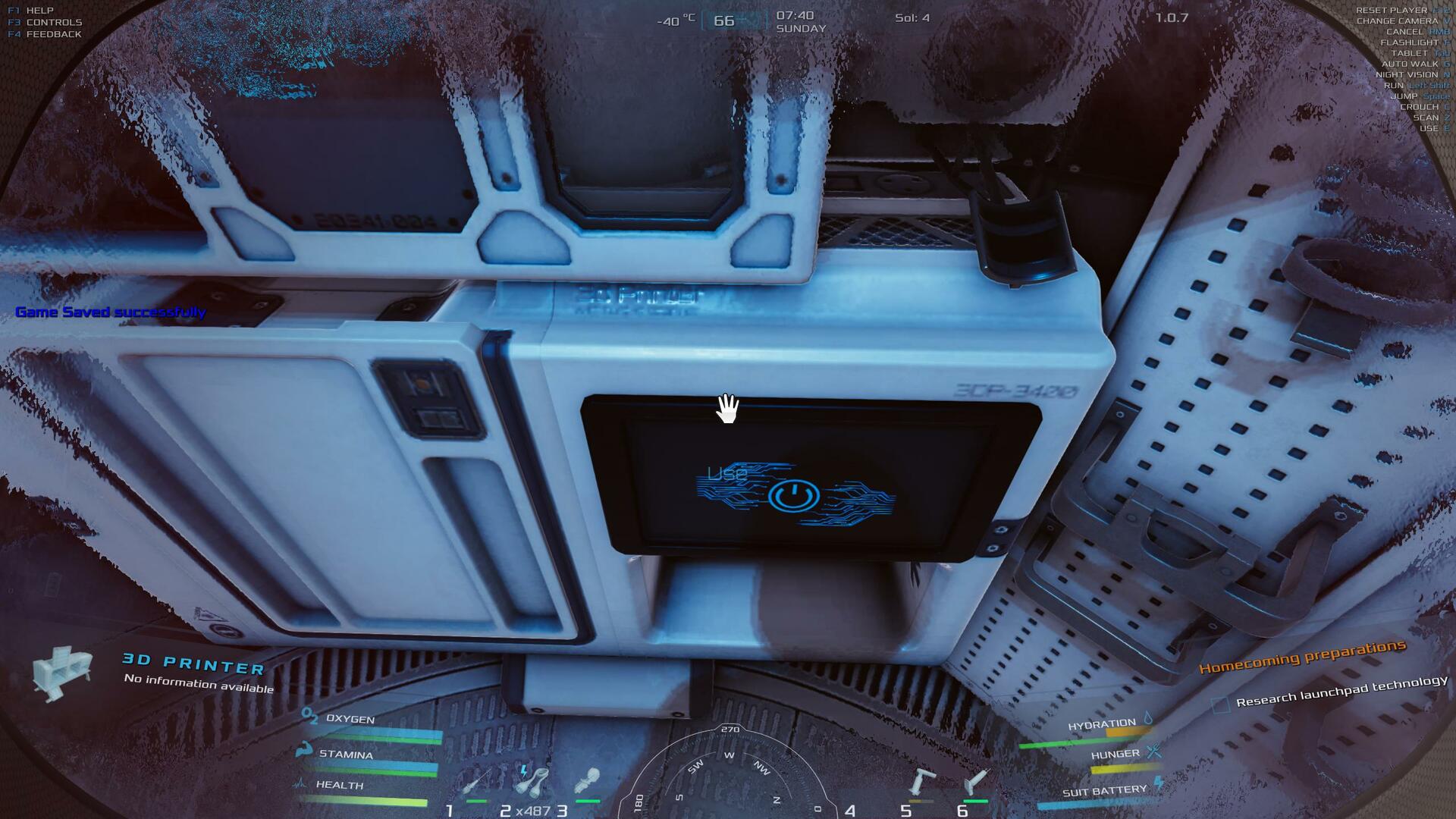Choose the round-headed tool in hotbar slot 3
This screenshot has height=819, width=1456.
tap(588, 781)
